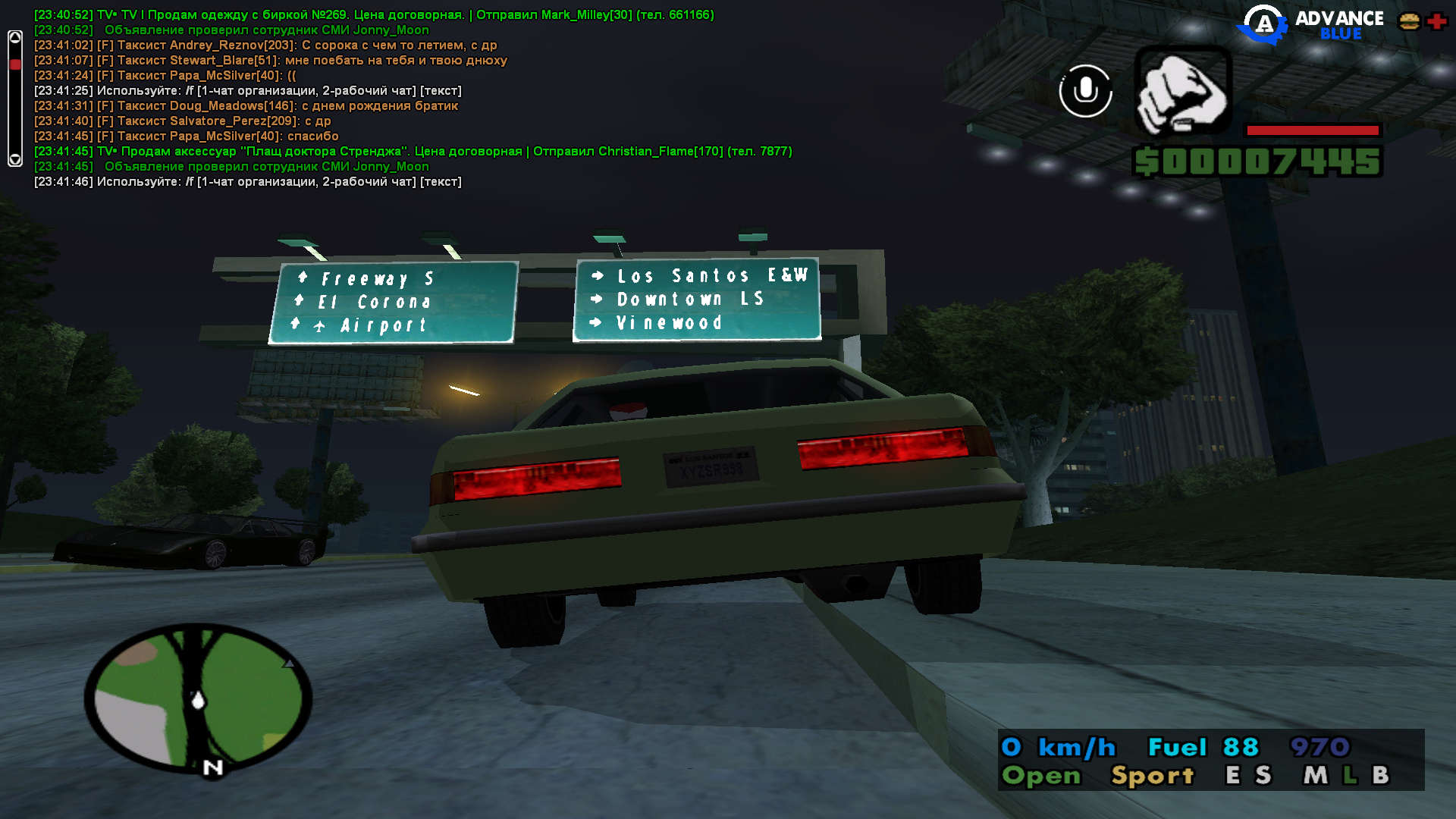1456x819 pixels.
Task: Click the burger hunger icon
Action: [x=1409, y=21]
